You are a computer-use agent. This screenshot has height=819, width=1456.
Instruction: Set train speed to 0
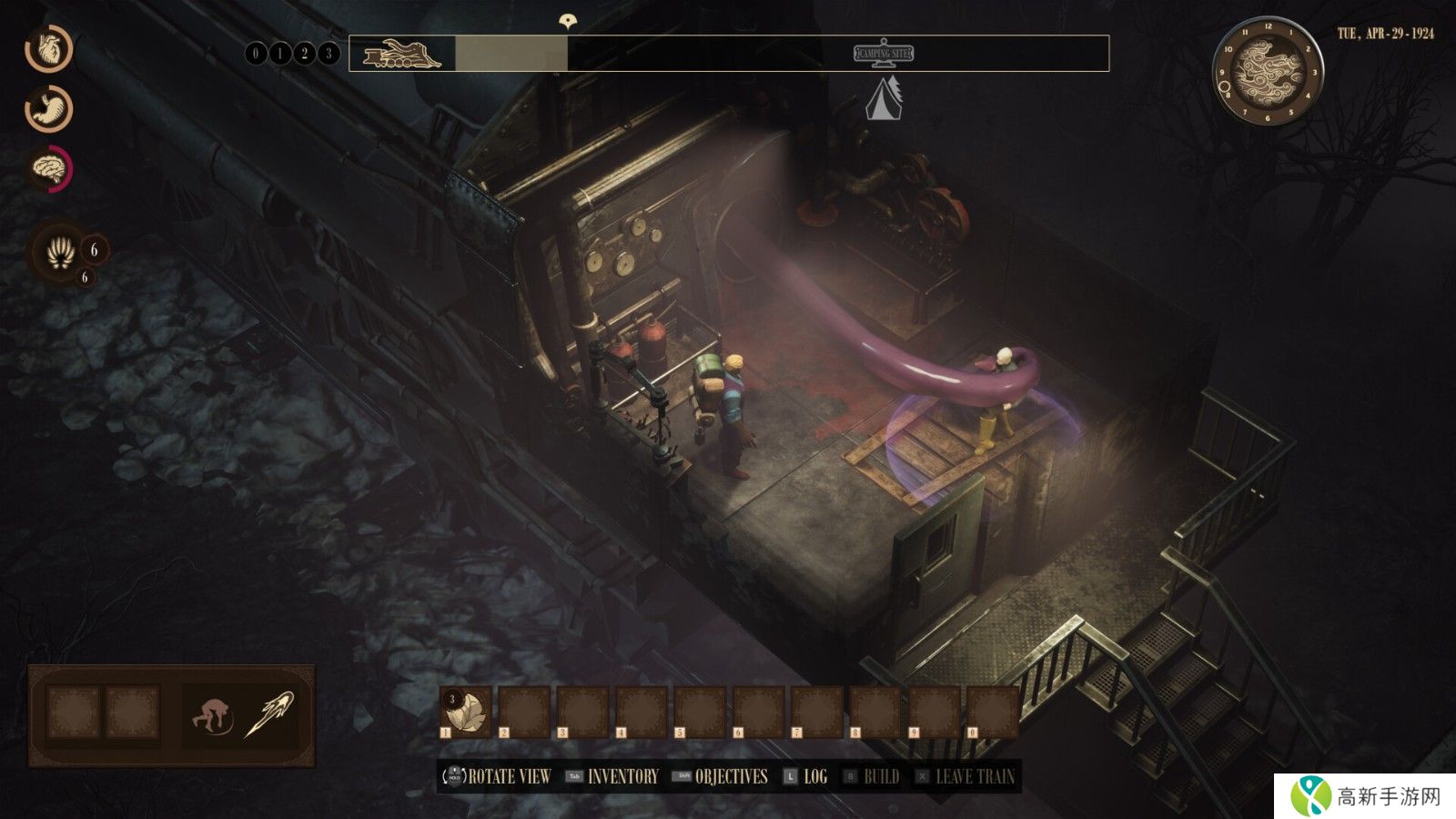pyautogui.click(x=256, y=54)
